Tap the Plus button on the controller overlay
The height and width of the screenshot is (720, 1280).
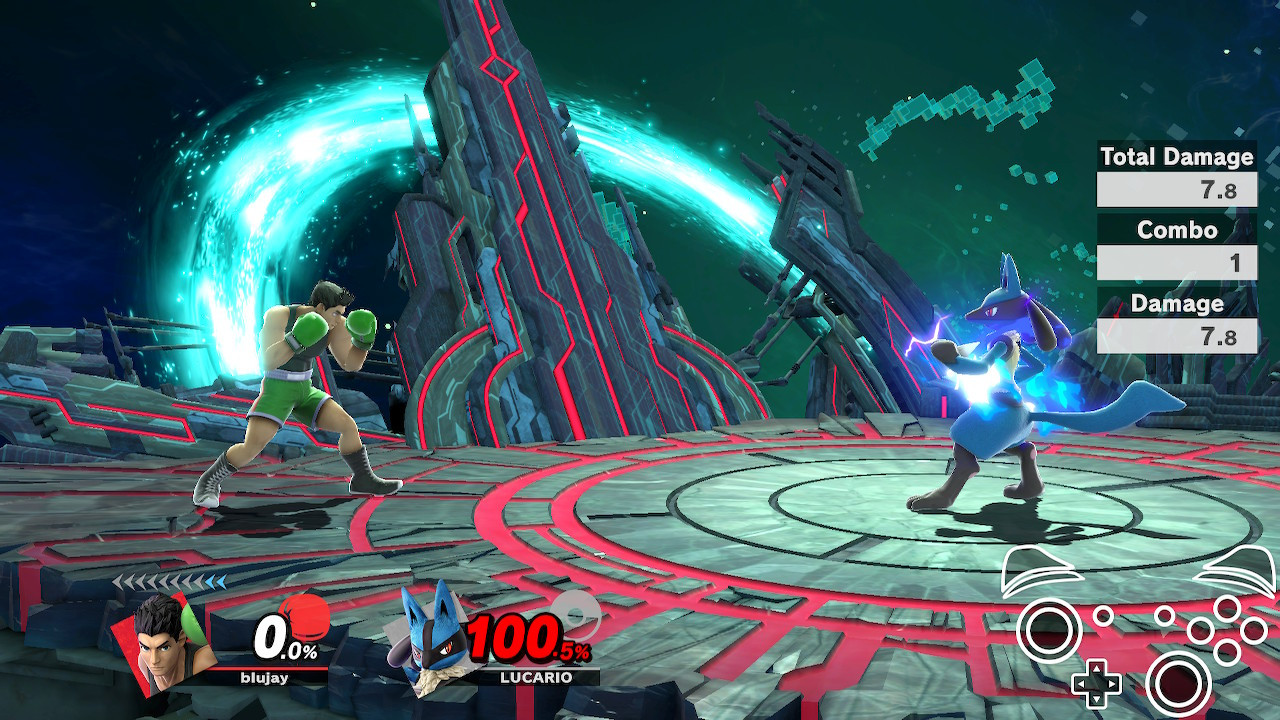(x=1163, y=615)
